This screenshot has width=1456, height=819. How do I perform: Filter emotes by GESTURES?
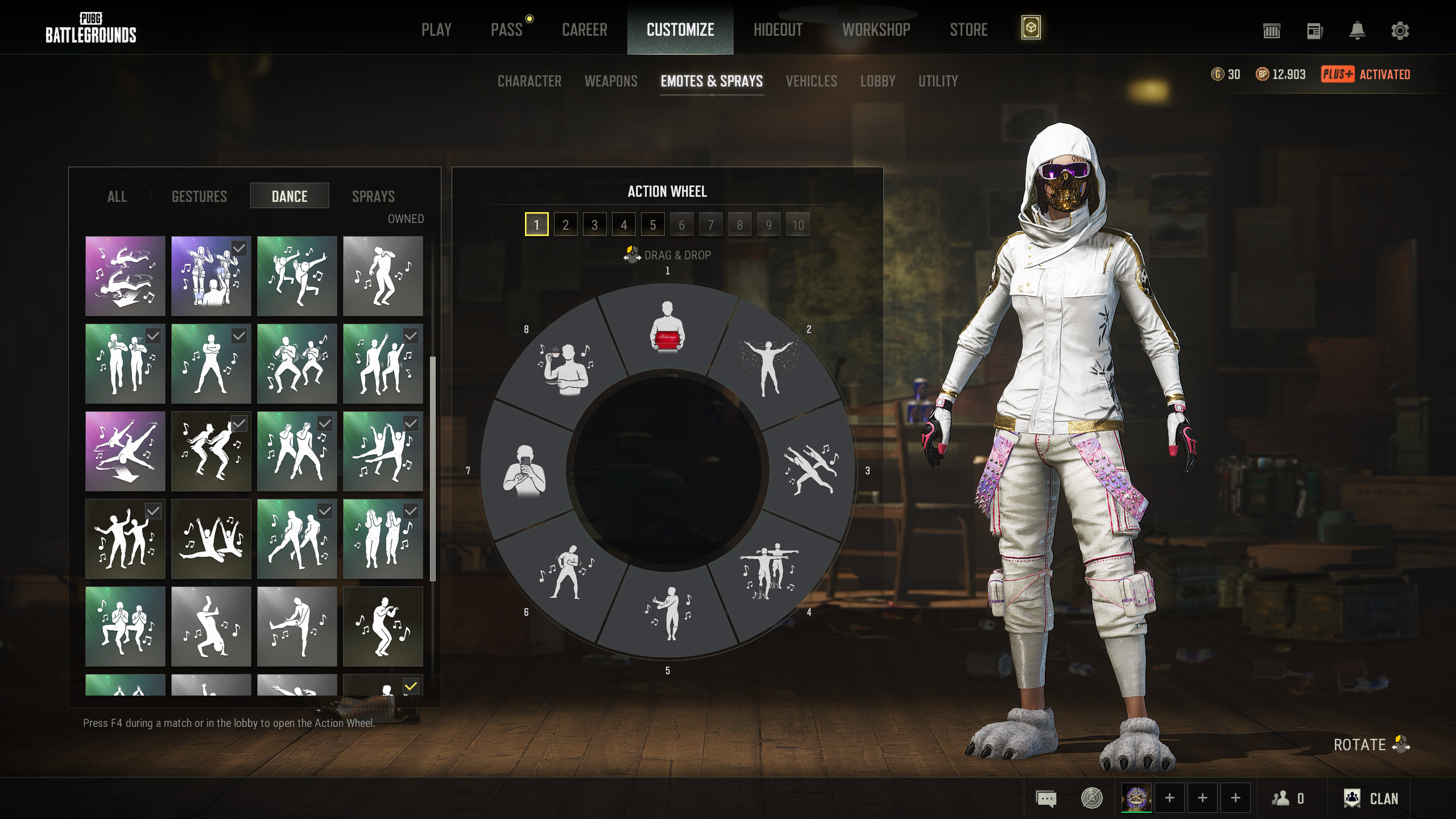click(199, 196)
